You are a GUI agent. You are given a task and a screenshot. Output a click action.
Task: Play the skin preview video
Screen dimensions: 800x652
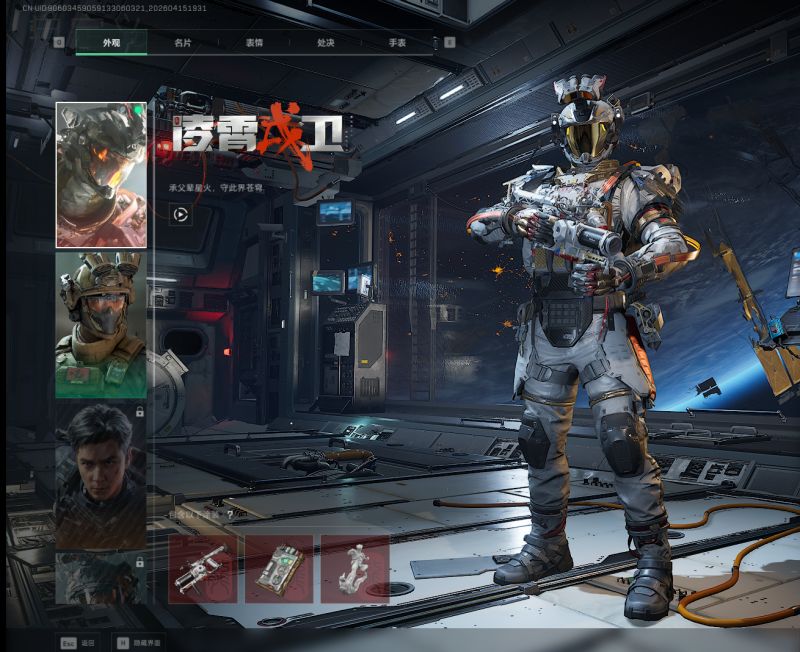[181, 214]
